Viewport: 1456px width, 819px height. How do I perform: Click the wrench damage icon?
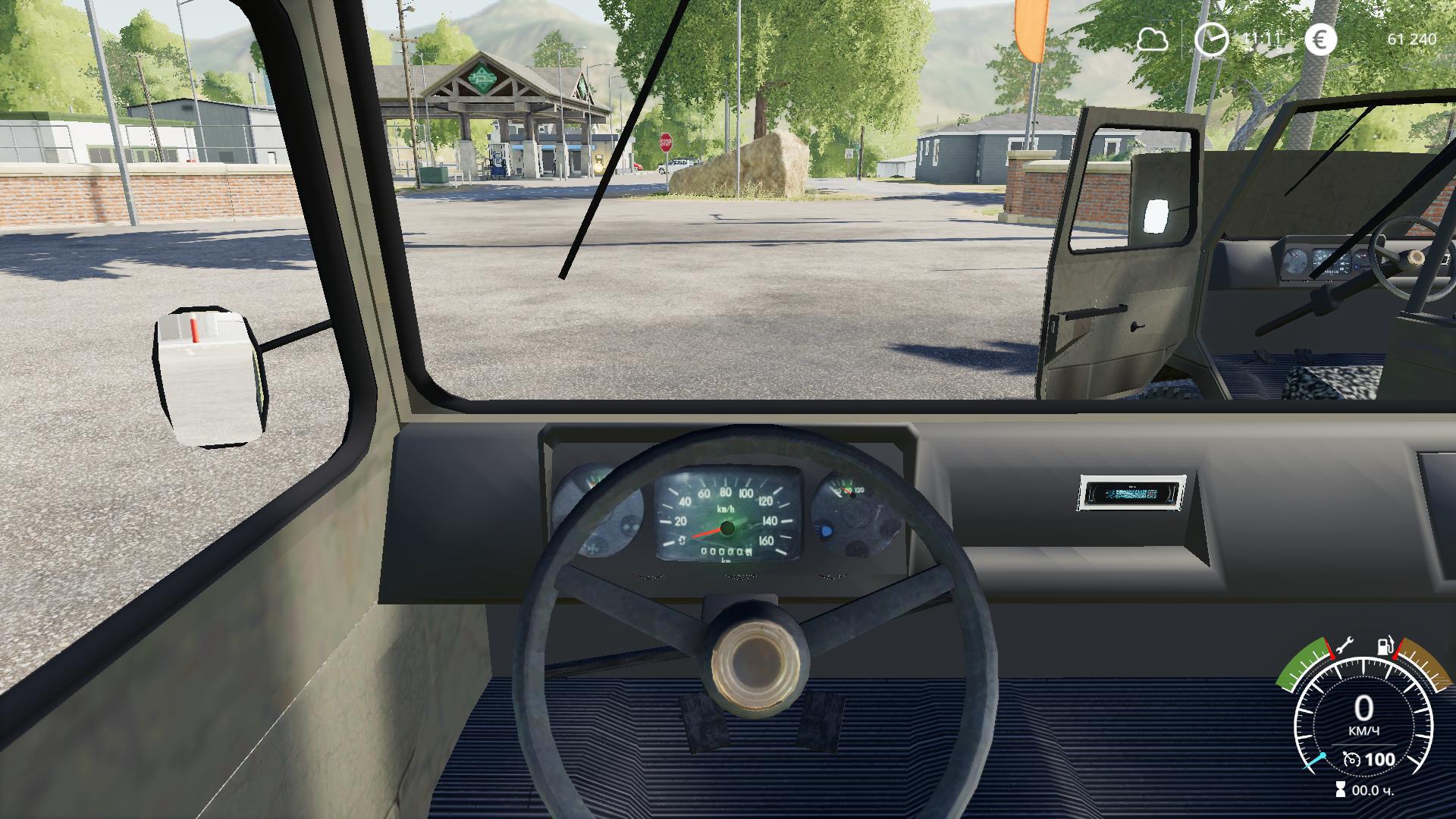1344,647
